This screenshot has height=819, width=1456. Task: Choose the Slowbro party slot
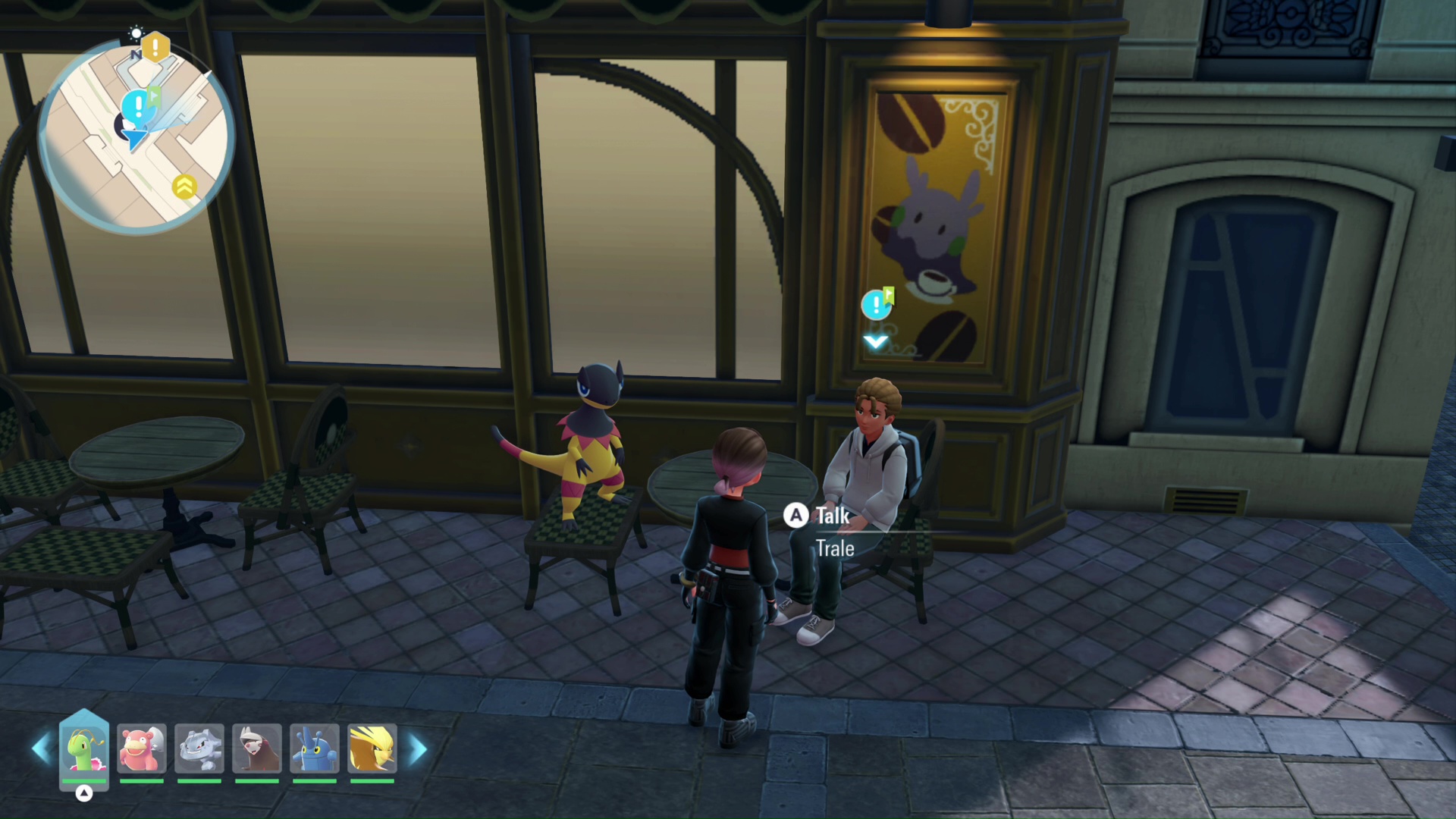tap(142, 749)
